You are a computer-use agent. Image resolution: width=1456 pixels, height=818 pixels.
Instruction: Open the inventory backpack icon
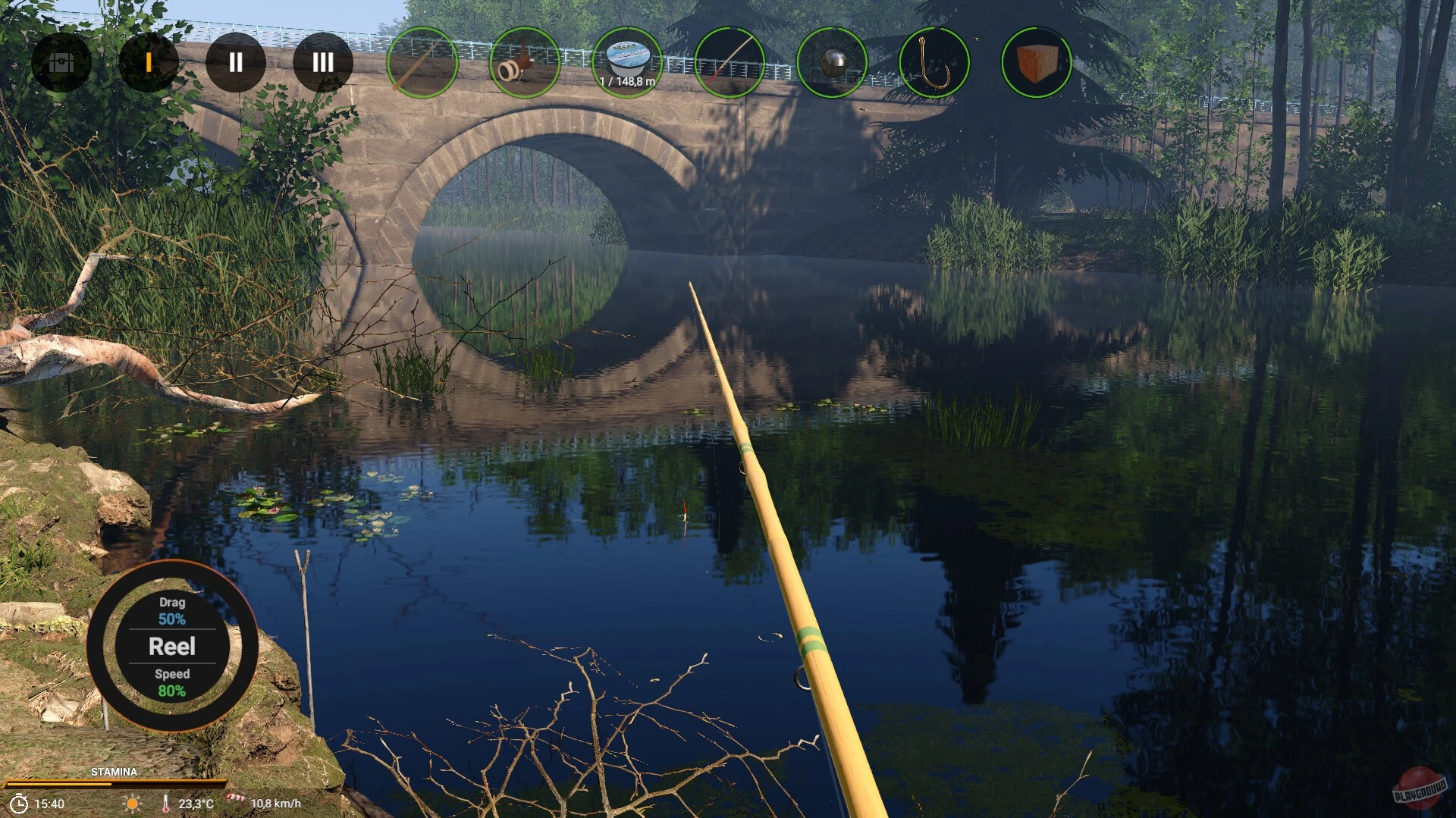tap(63, 64)
